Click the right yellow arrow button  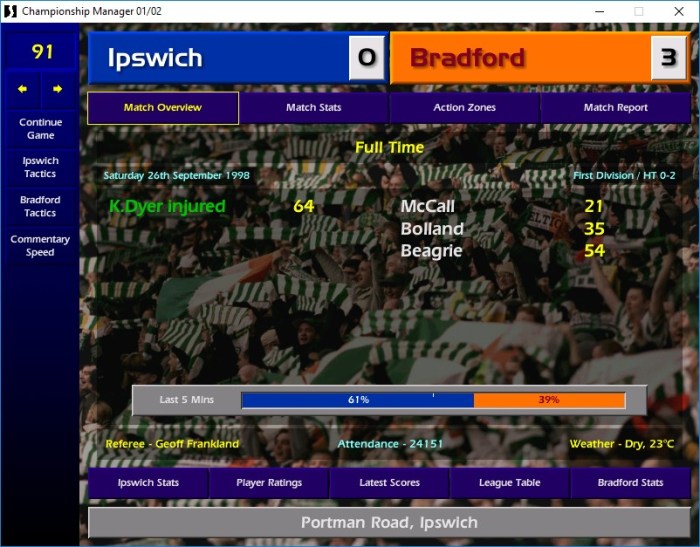pos(57,89)
